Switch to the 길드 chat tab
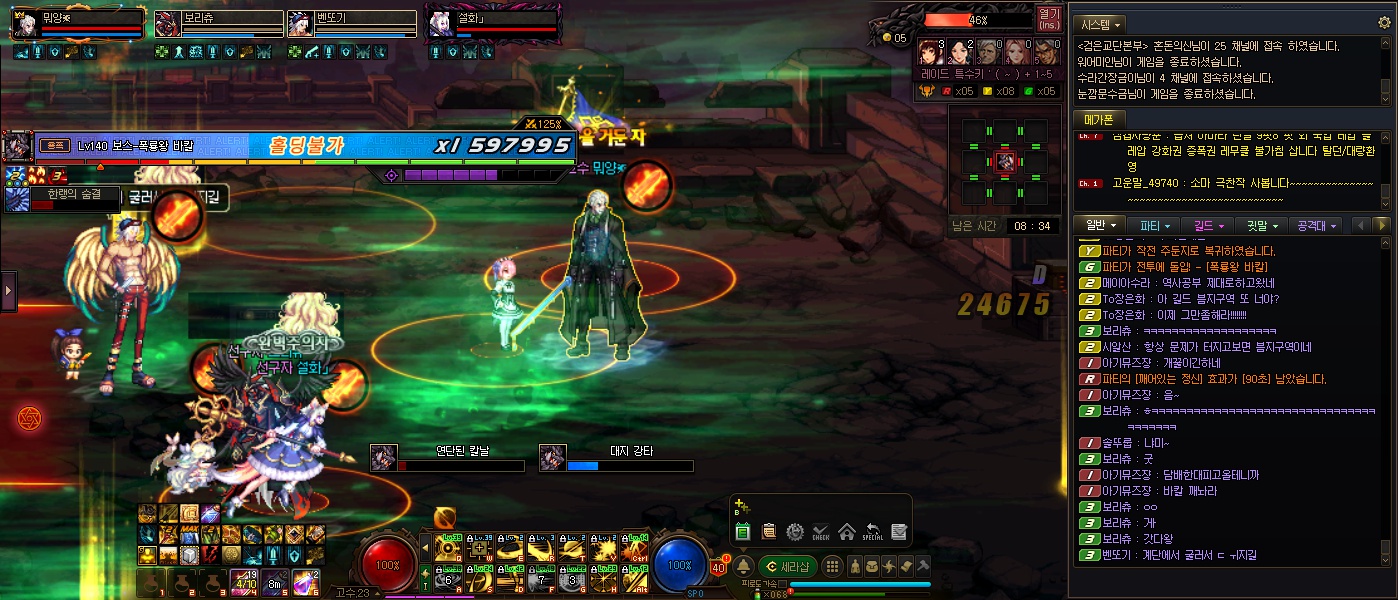Viewport: 1398px width, 600px height. (x=1208, y=225)
